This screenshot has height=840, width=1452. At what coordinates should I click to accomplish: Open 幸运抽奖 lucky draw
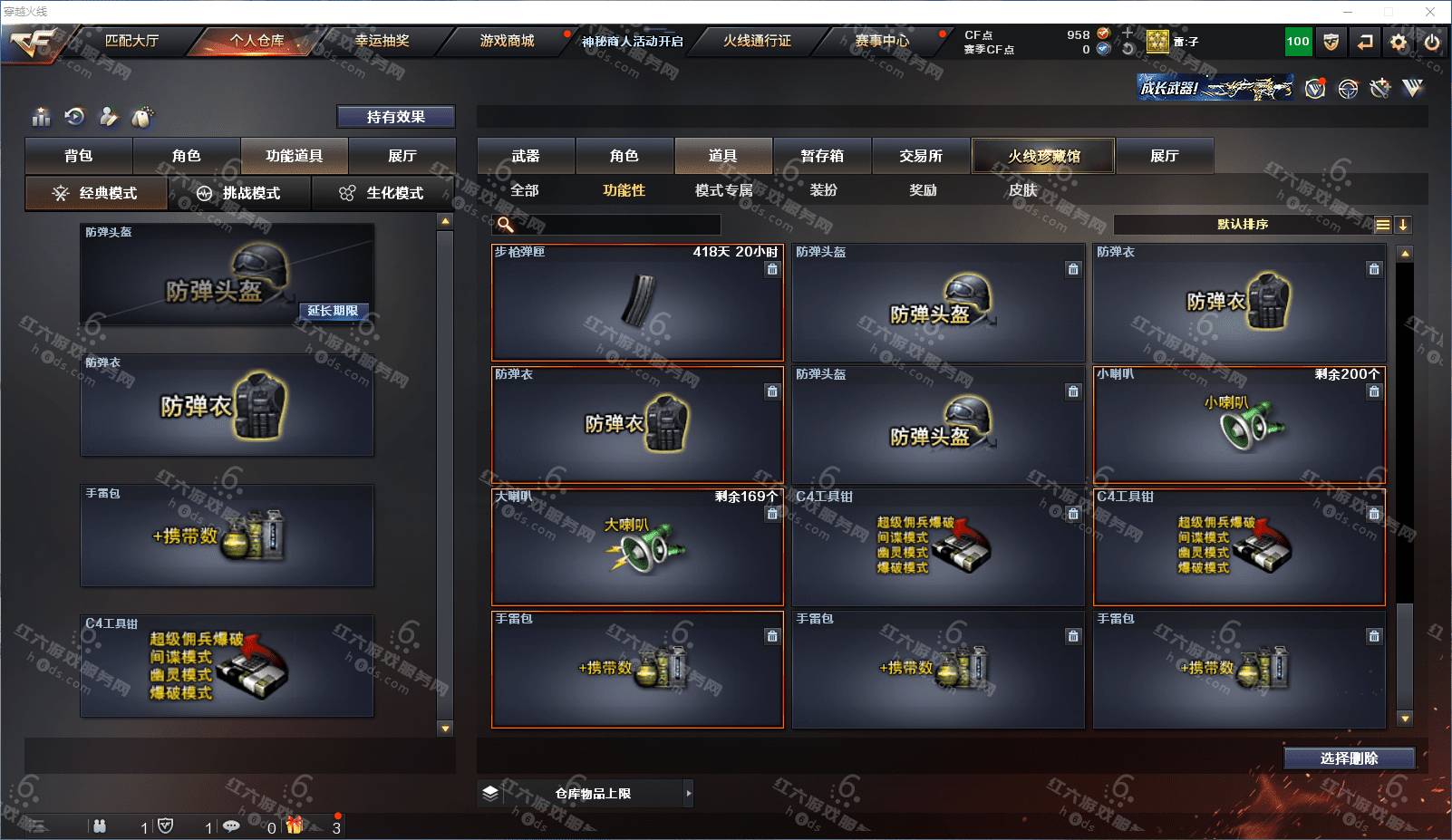pyautogui.click(x=382, y=41)
